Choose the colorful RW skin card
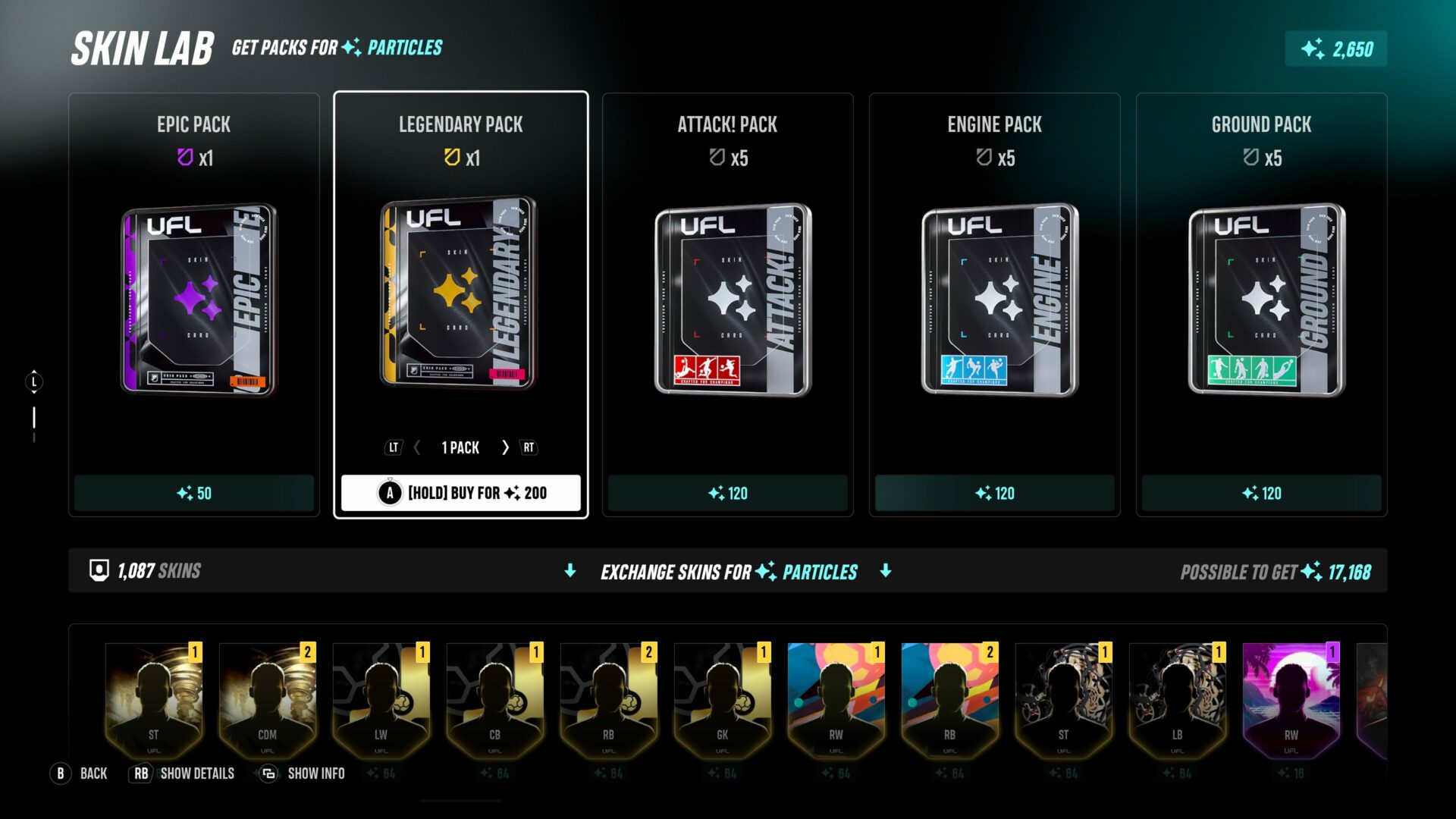The image size is (1456, 819). point(836,699)
